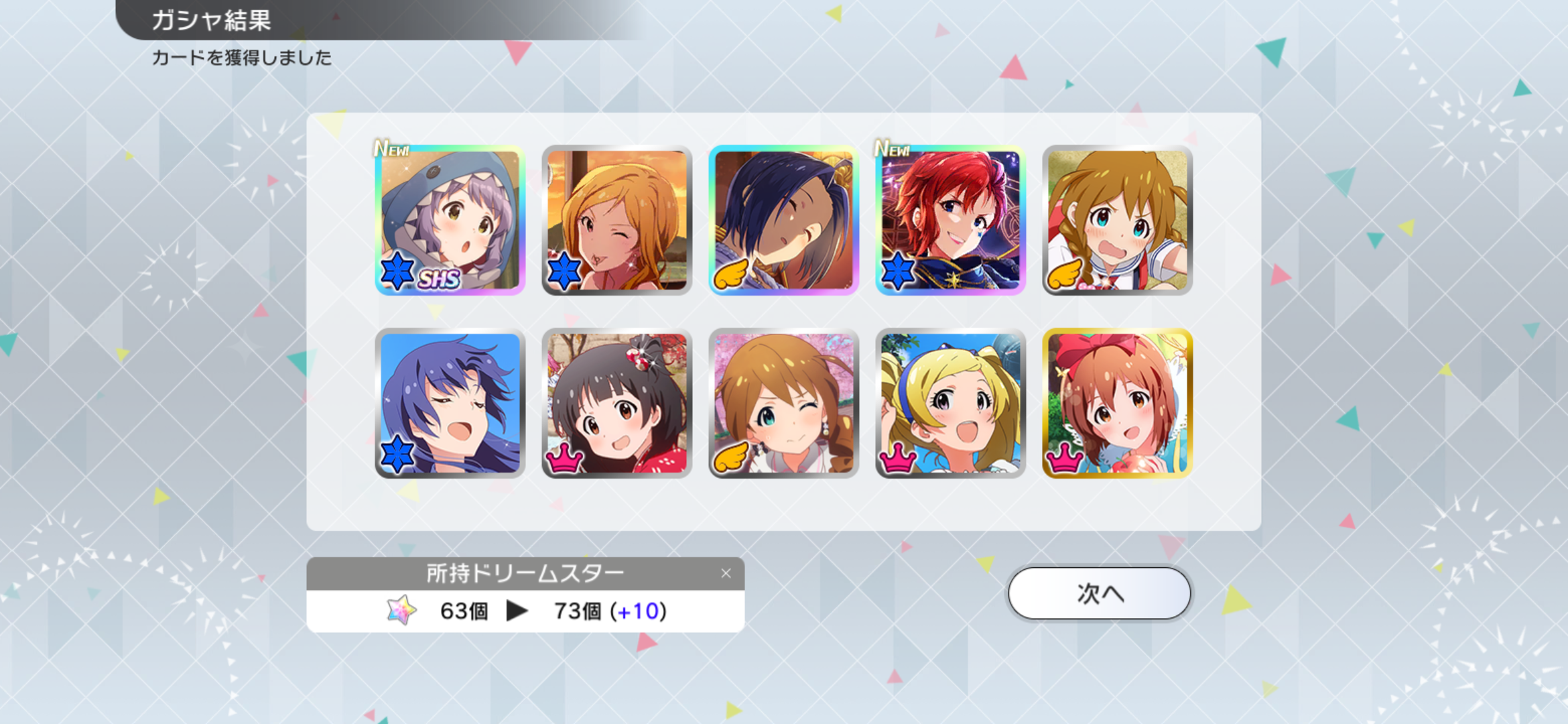Open the winking brown-haired cherry blossom card
This screenshot has height=724, width=1568.
[x=783, y=403]
